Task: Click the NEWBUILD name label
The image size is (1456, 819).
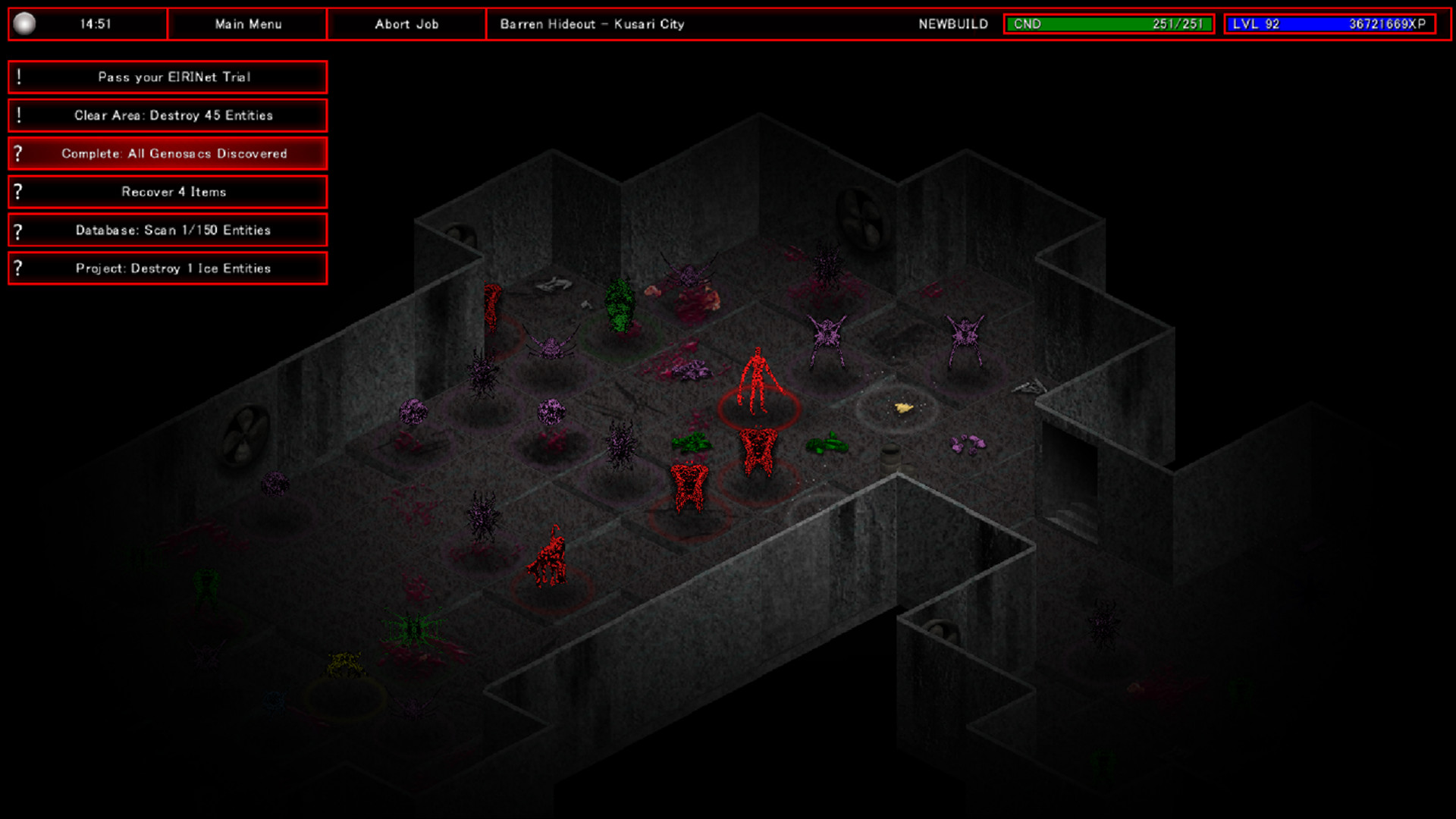Action: (x=952, y=24)
